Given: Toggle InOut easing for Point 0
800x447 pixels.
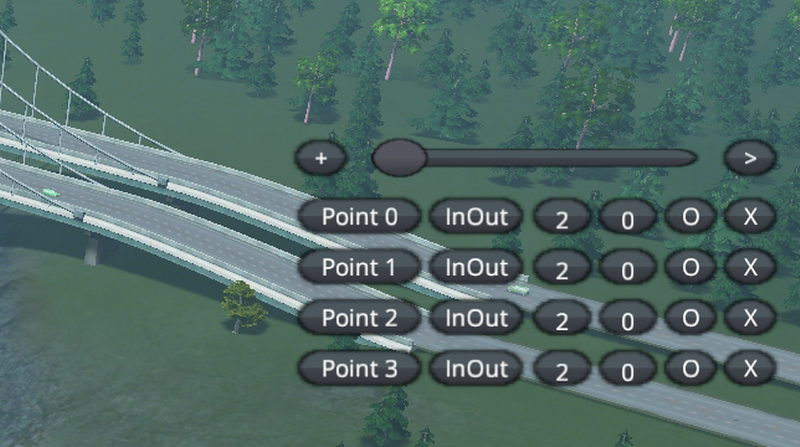Looking at the screenshot, I should [476, 216].
